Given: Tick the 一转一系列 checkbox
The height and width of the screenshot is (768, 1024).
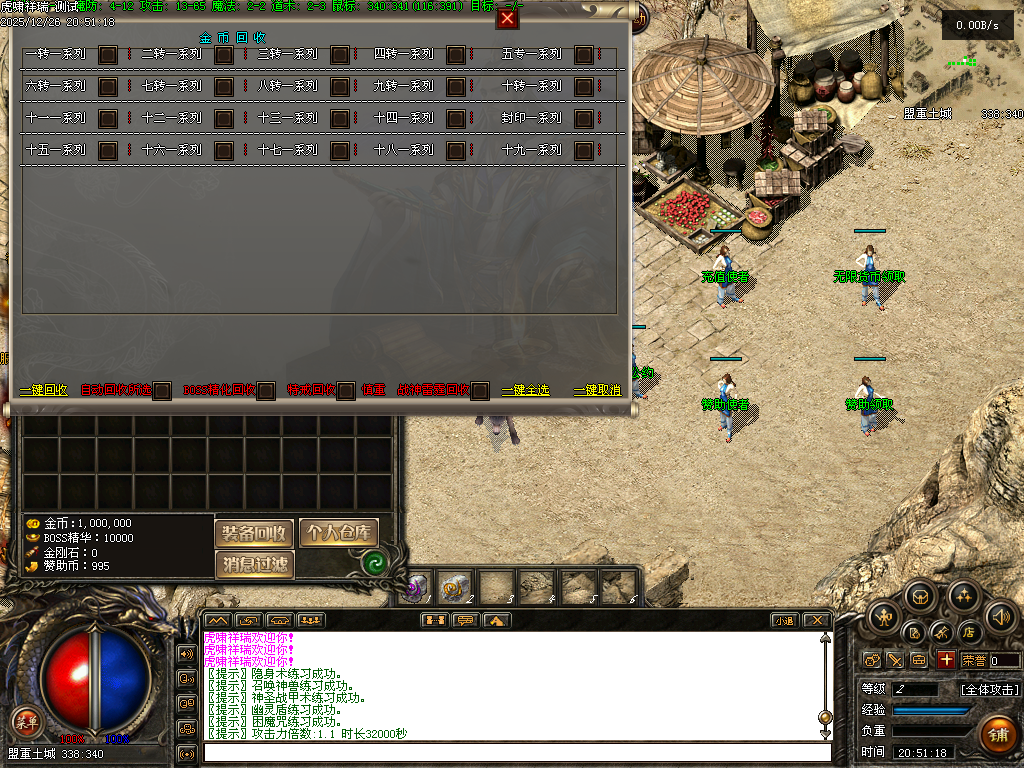Looking at the screenshot, I should [x=108, y=55].
